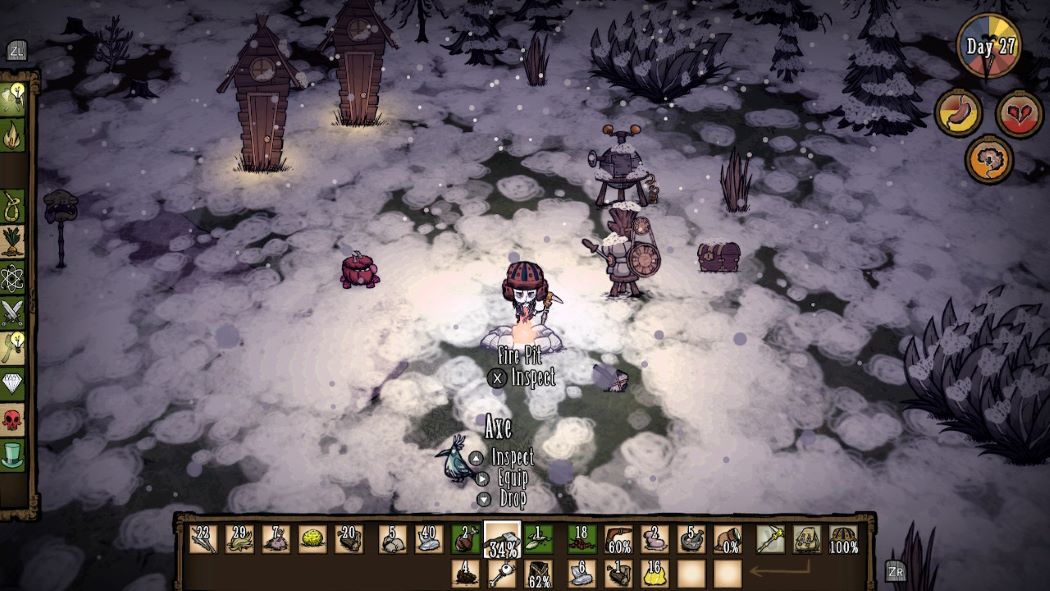Select the red berries stack of 18
The width and height of the screenshot is (1050, 591).
pos(582,539)
